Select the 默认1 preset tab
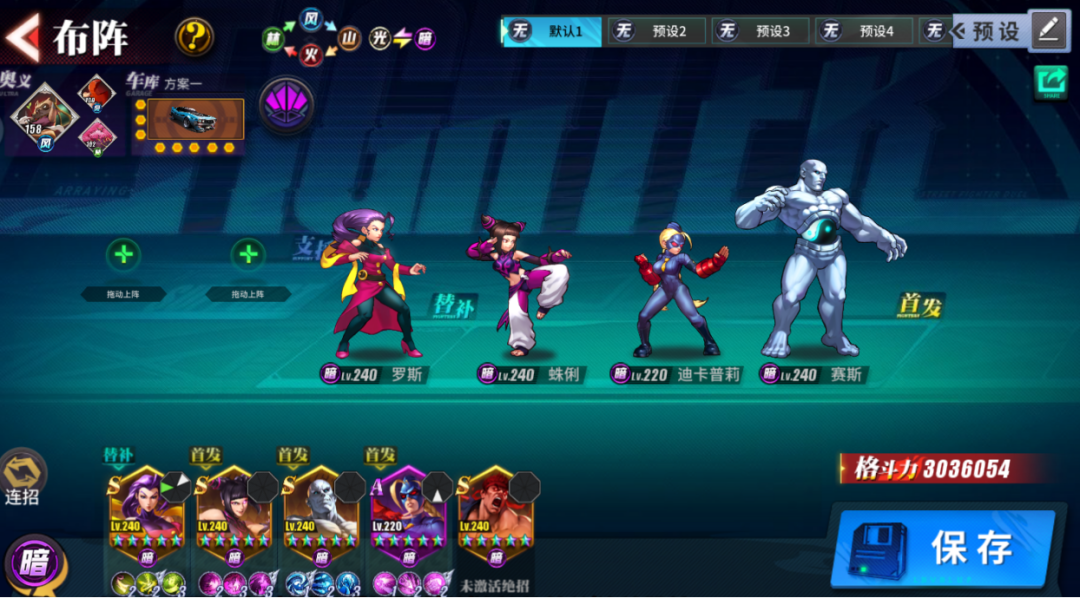This screenshot has width=1080, height=598. click(x=552, y=31)
